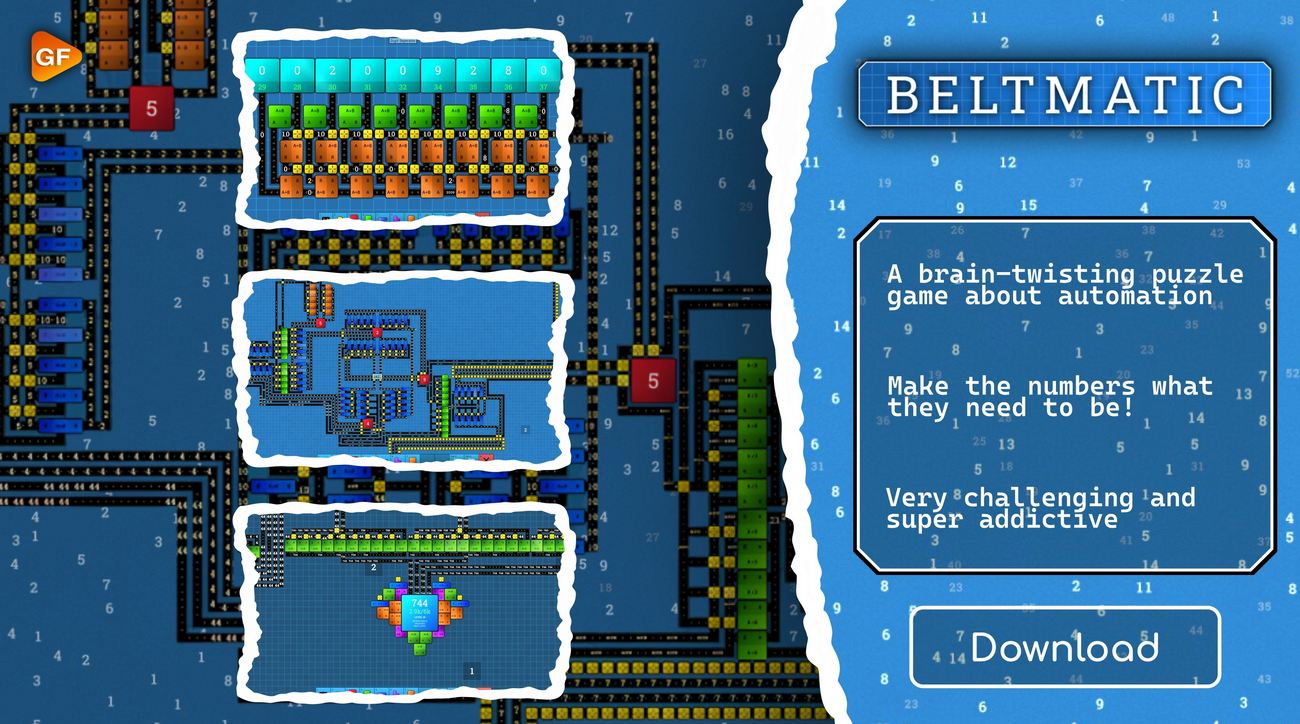This screenshot has height=724, width=1300.
Task: Select a green A+B adder block in top screenshot
Action: click(x=281, y=116)
